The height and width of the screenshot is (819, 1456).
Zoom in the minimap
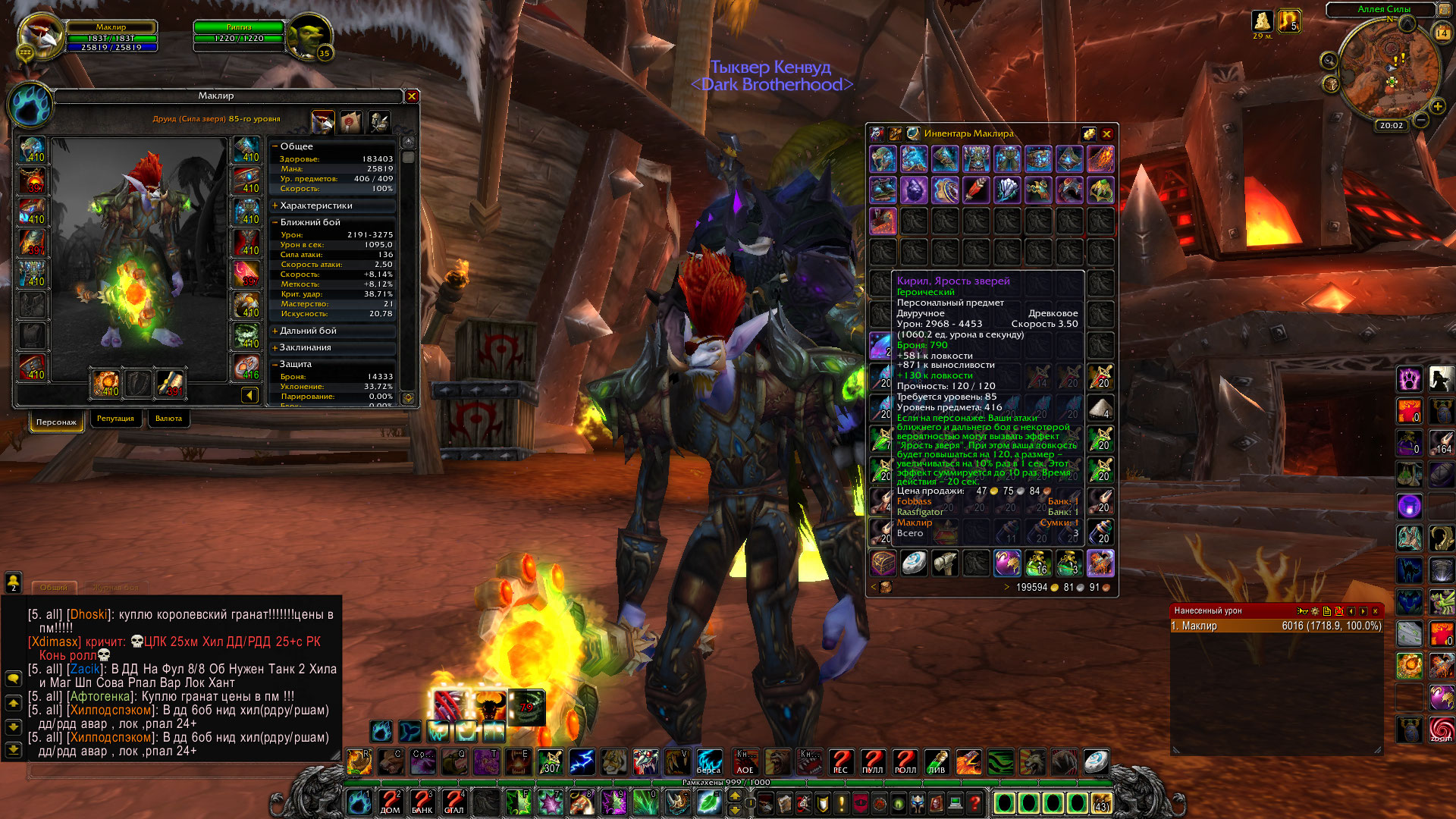(1437, 106)
